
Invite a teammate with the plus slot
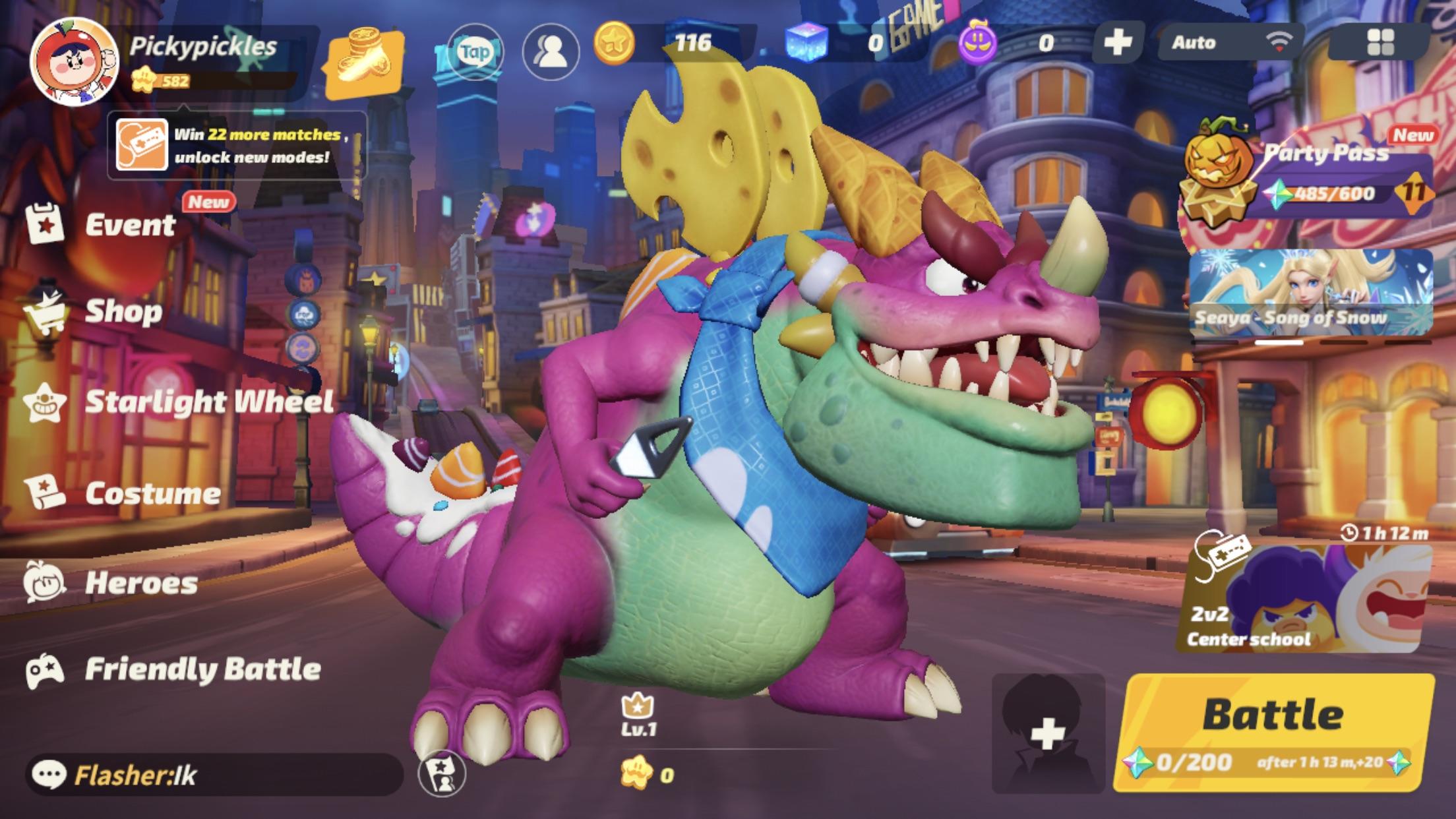(x=1048, y=733)
